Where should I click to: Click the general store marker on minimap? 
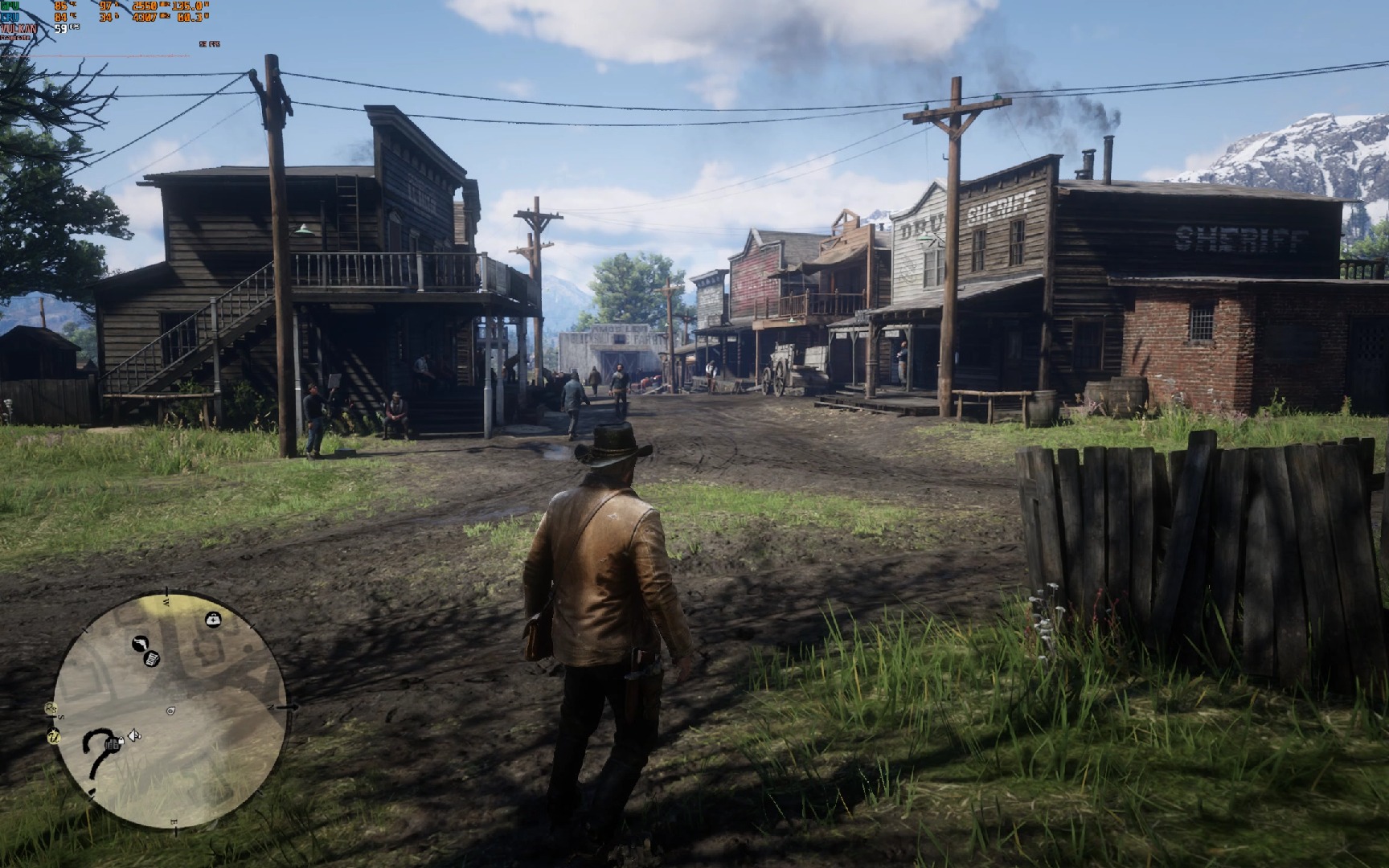151,660
